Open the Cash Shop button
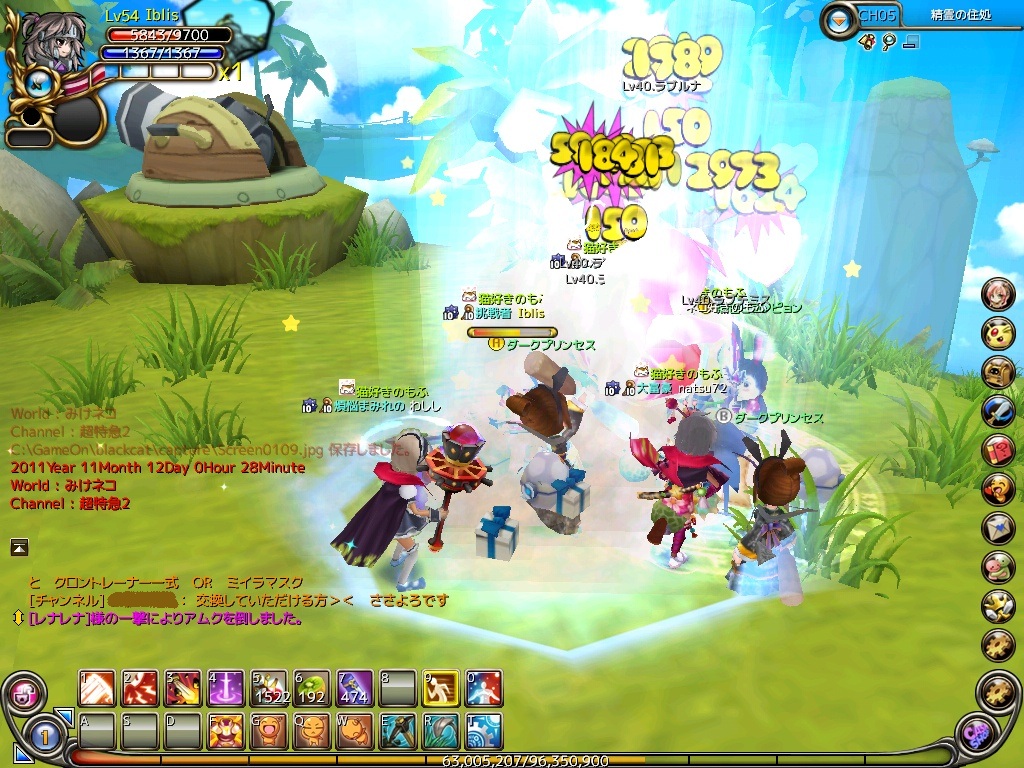This screenshot has width=1024, height=768. 976,735
